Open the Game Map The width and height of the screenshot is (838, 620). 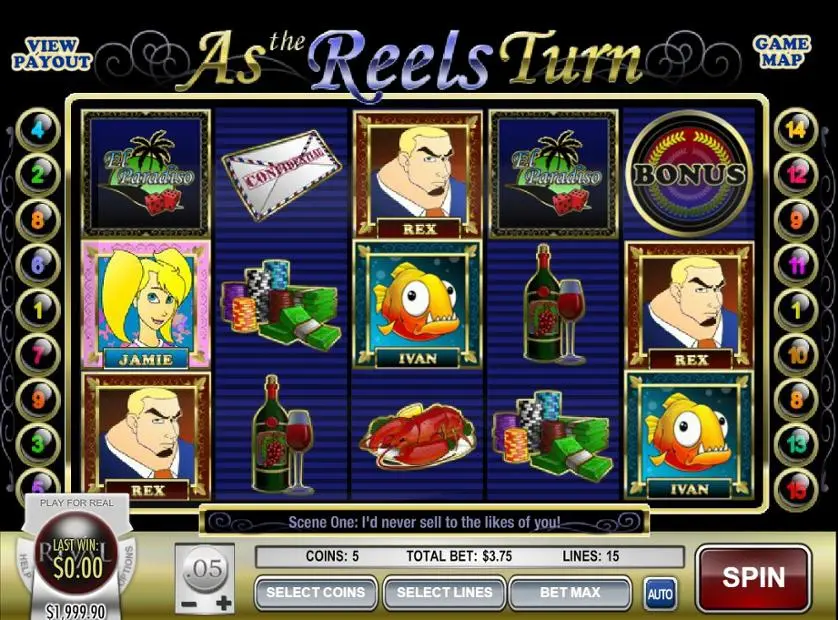(782, 53)
